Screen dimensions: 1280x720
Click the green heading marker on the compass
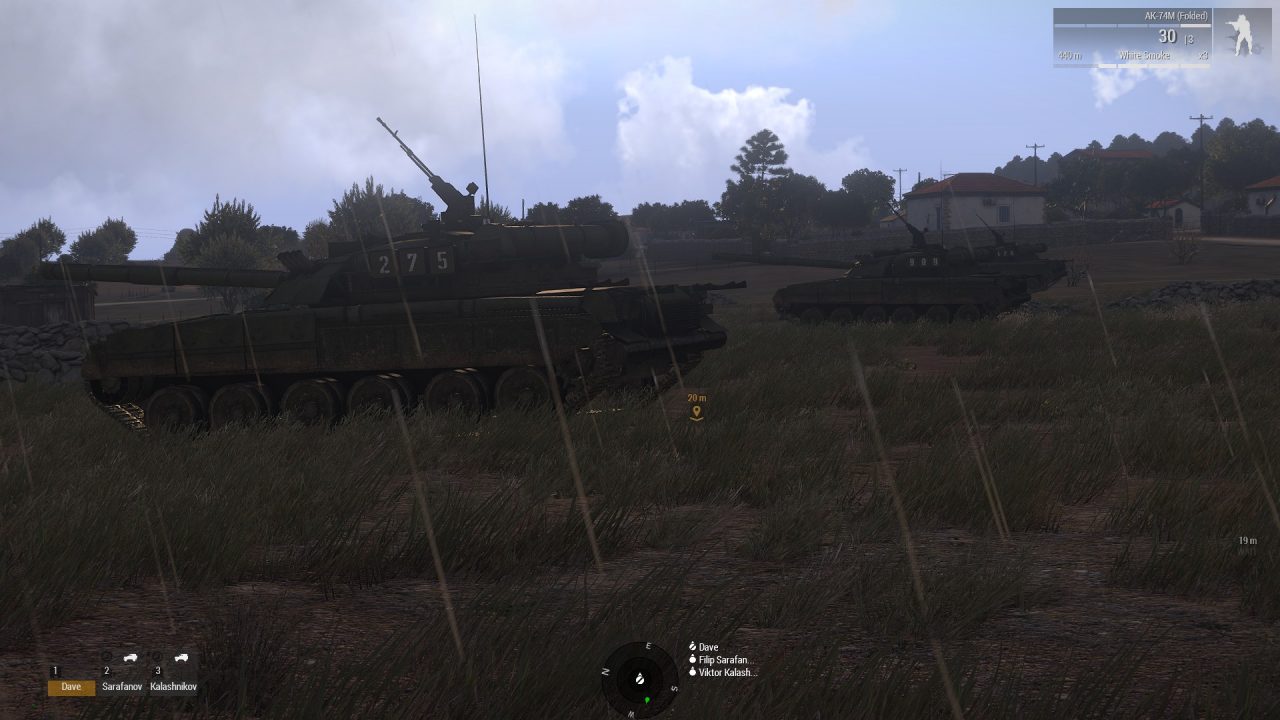click(x=645, y=697)
